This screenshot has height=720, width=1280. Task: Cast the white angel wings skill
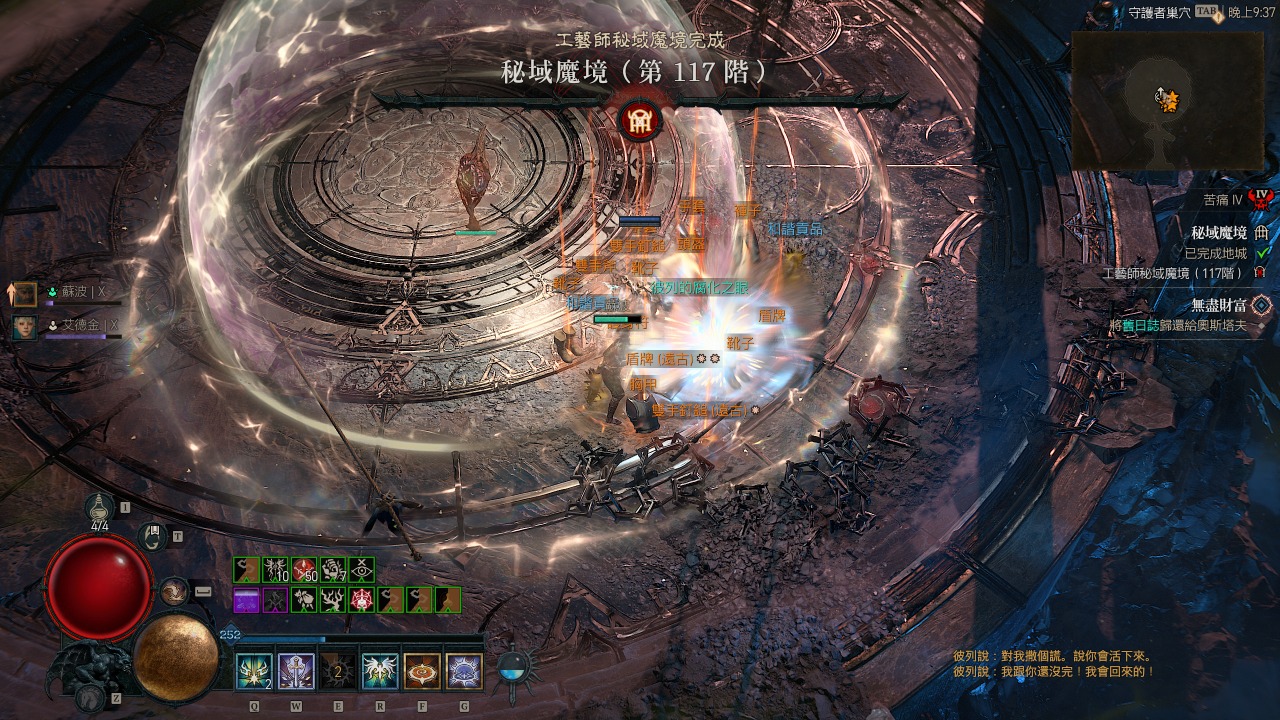[x=380, y=671]
